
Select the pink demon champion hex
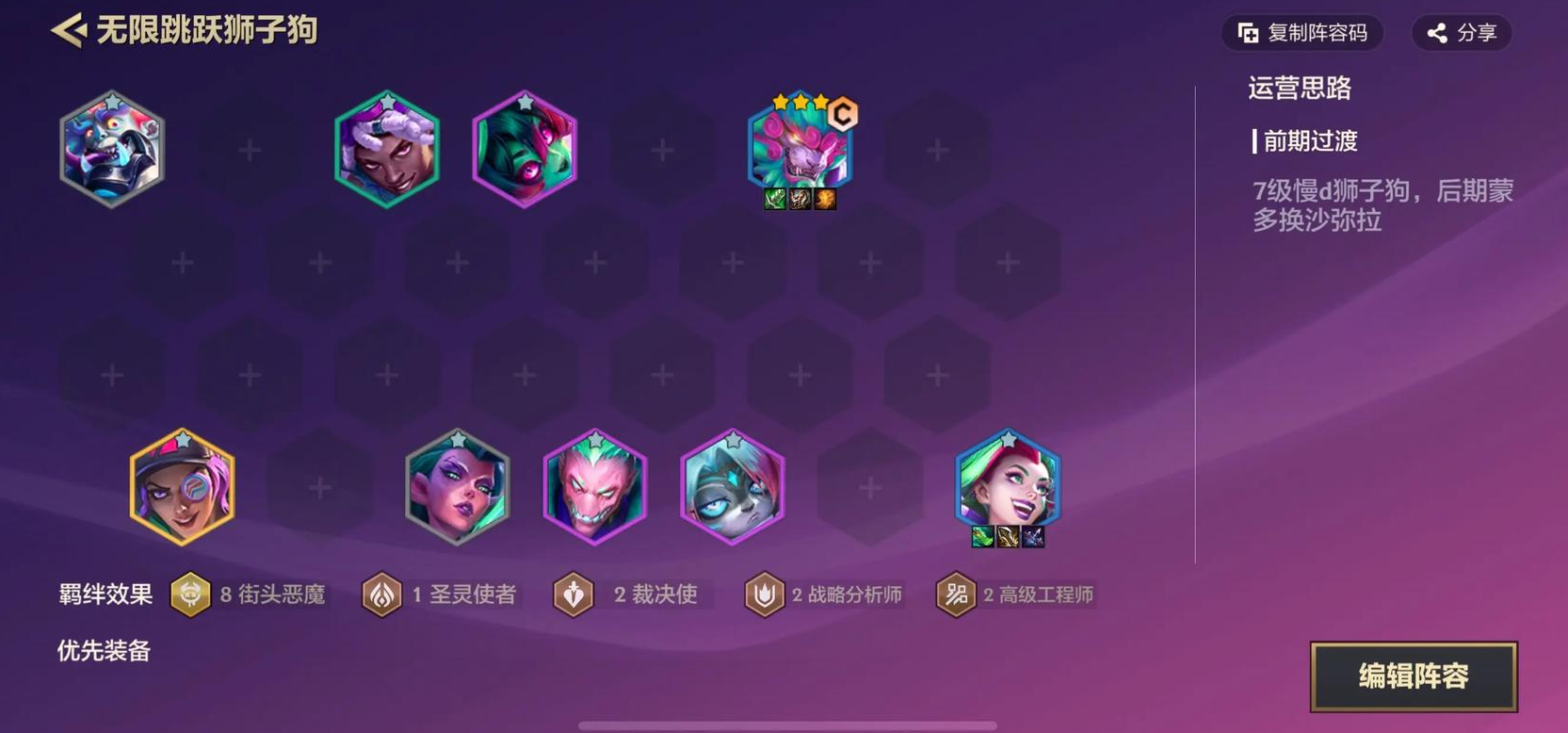[595, 488]
